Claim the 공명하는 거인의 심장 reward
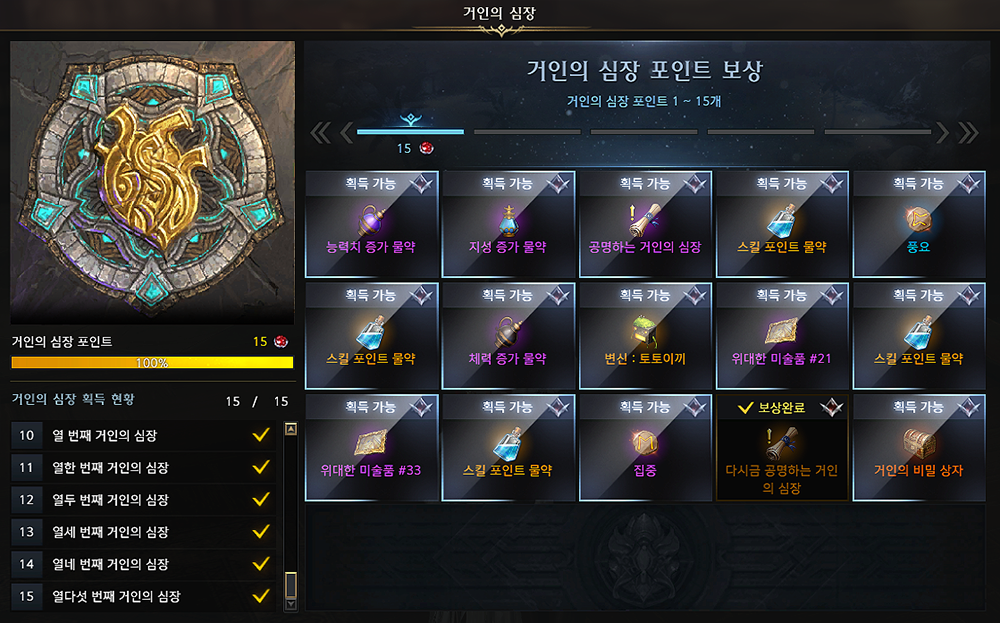Screen dimensions: 1000x623 click(x=645, y=224)
